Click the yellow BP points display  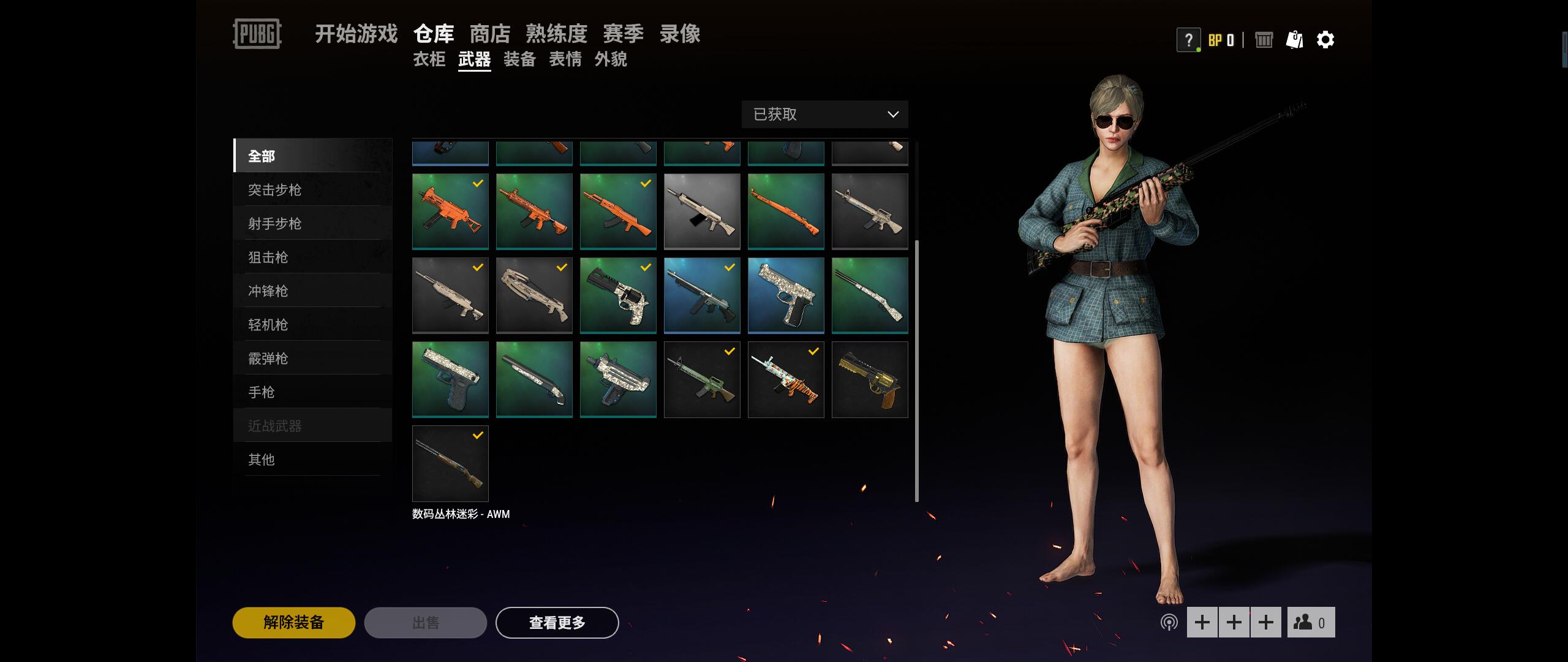1220,40
